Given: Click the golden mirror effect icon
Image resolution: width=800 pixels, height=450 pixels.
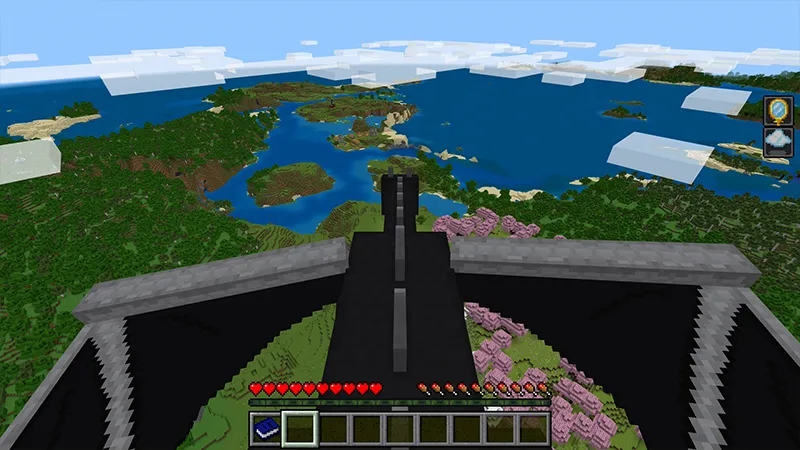Looking at the screenshot, I should click(777, 110).
